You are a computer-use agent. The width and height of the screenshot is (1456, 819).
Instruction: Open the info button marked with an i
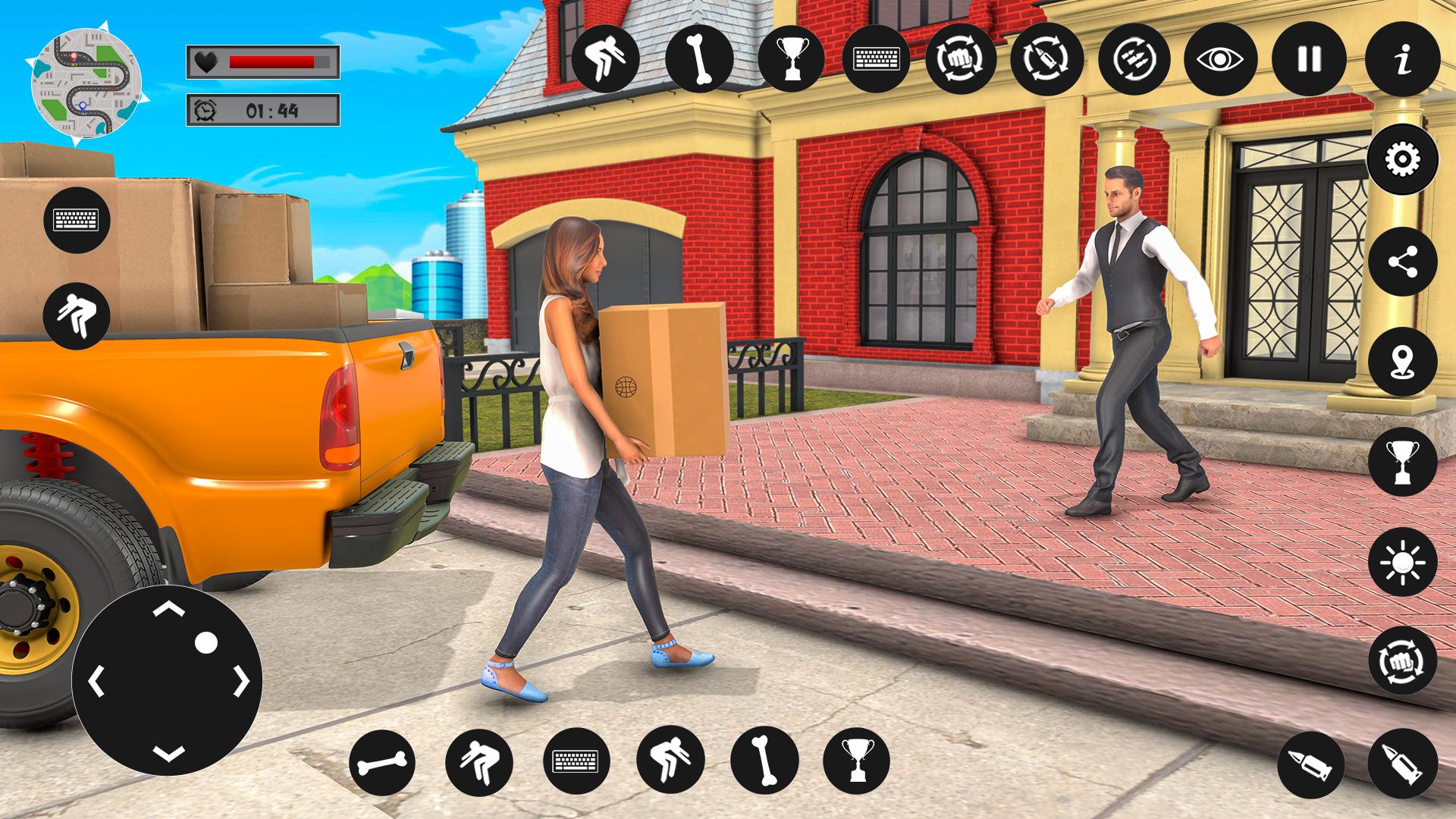coord(1403,59)
